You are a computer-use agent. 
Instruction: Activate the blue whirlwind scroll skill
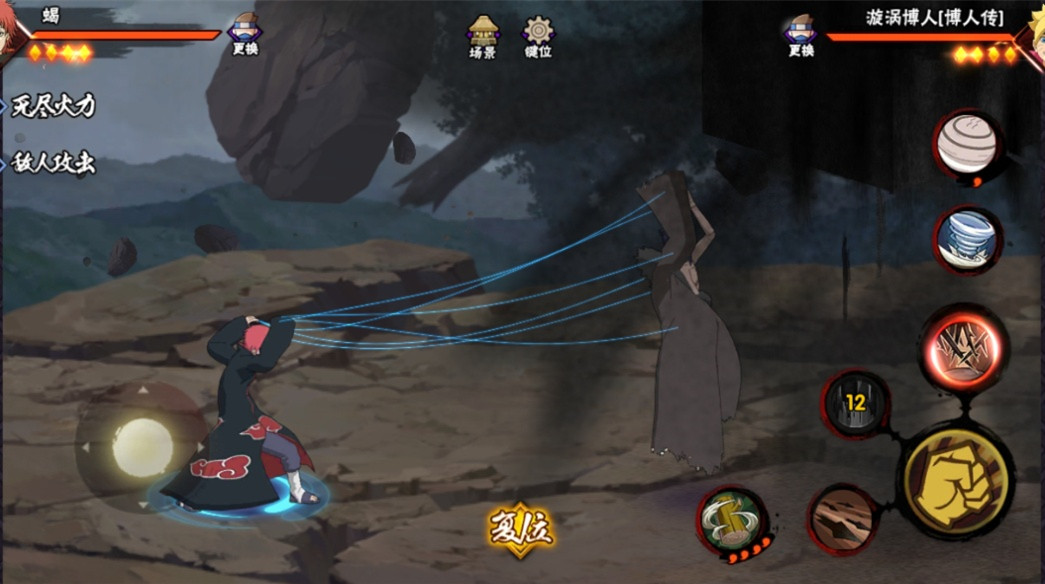coord(968,240)
